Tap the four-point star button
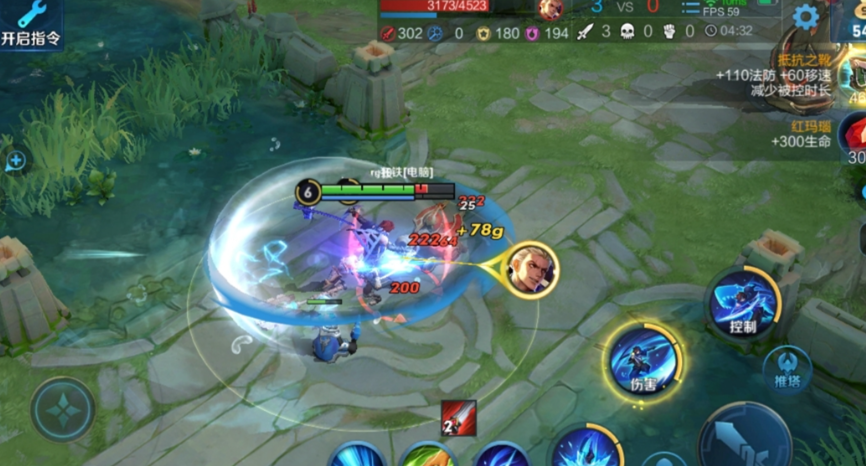The width and height of the screenshot is (866, 466). pyautogui.click(x=63, y=409)
